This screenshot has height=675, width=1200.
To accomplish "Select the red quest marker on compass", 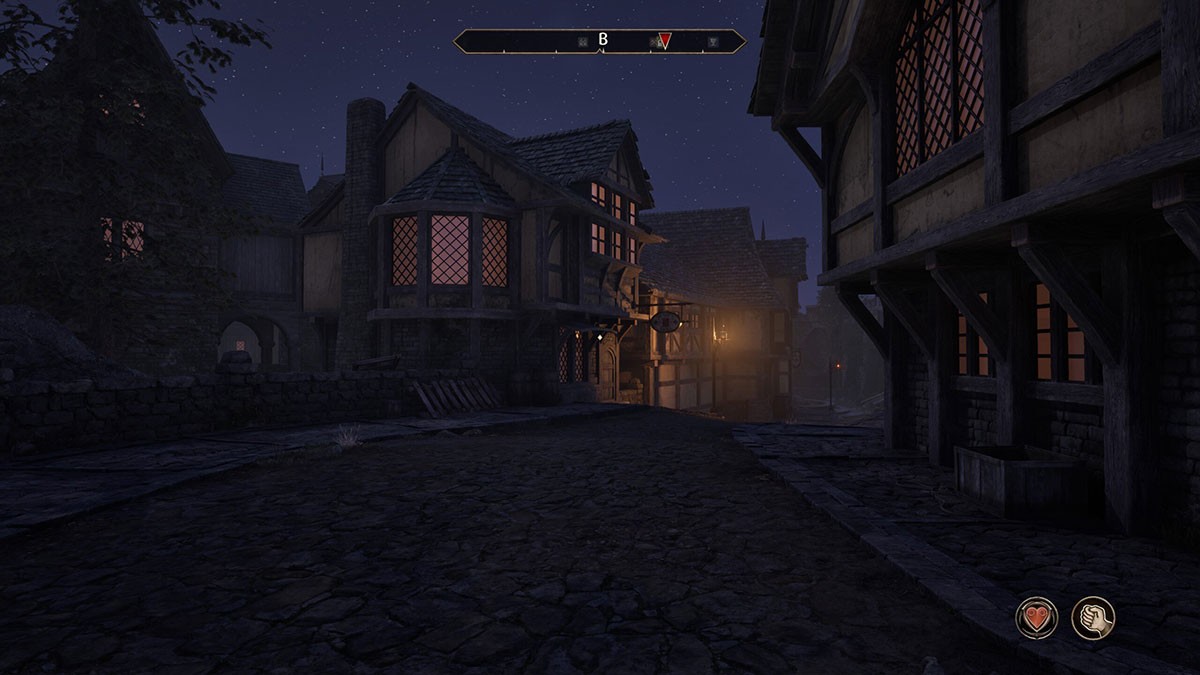I will click(665, 41).
